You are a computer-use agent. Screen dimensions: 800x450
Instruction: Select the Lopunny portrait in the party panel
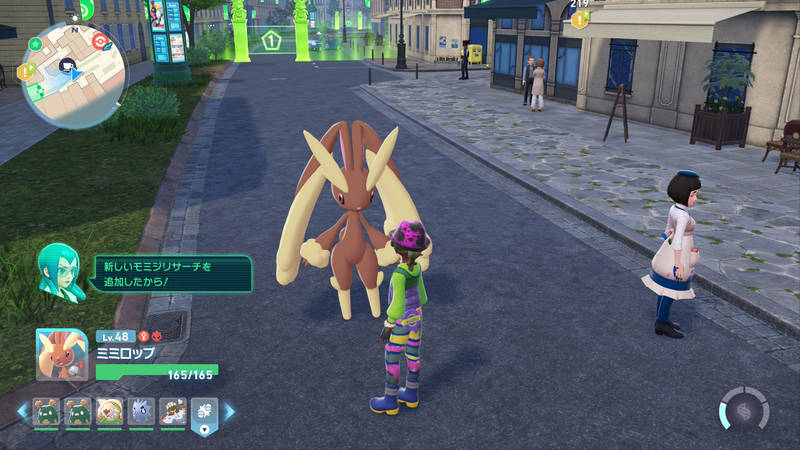point(62,354)
